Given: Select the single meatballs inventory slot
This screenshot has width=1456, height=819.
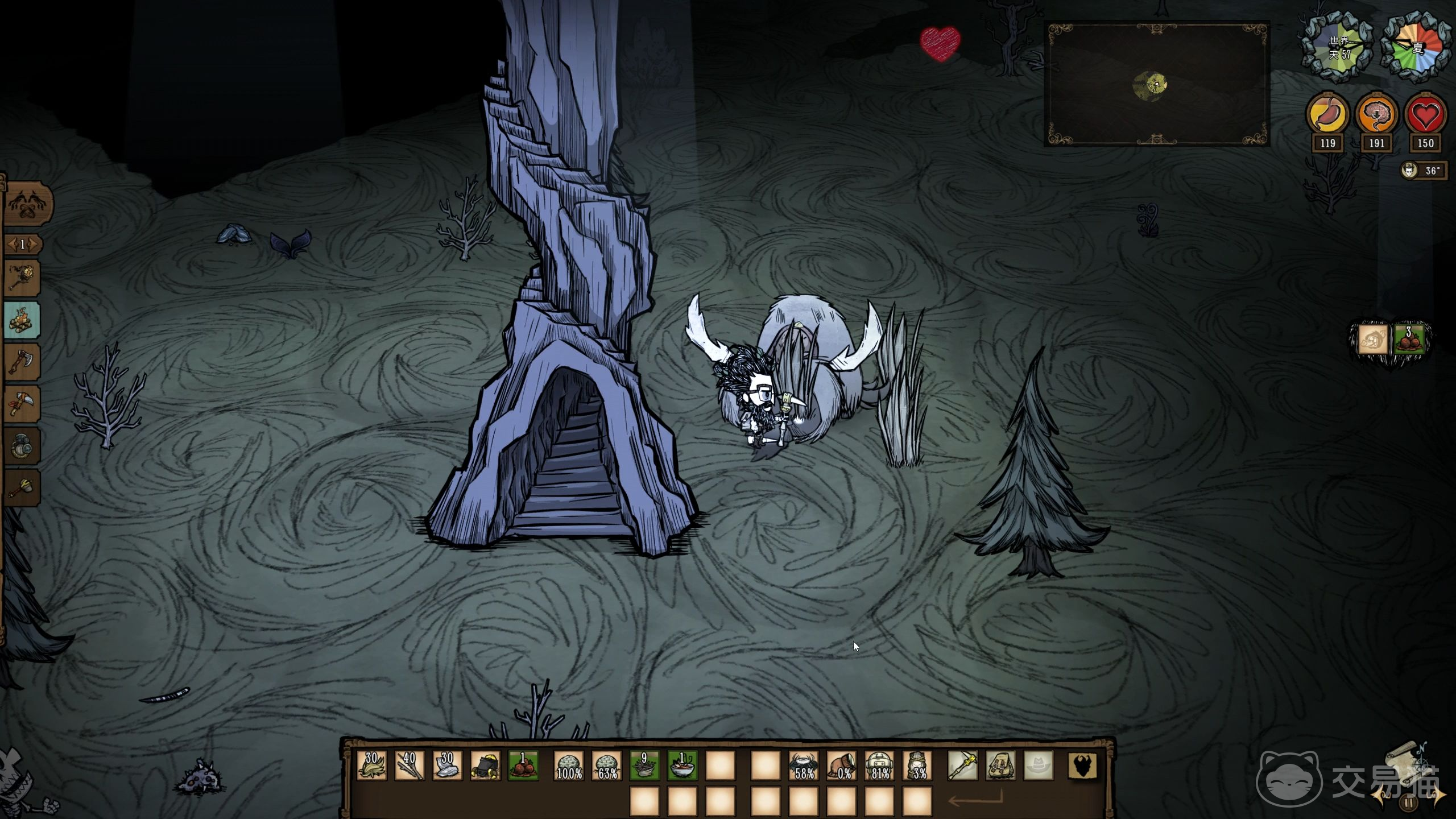Looking at the screenshot, I should [x=523, y=766].
